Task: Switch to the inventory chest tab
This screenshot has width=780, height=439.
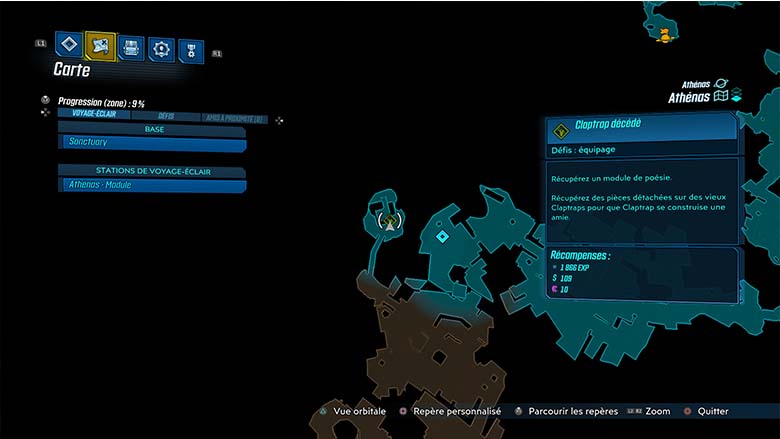Action: click(x=131, y=47)
